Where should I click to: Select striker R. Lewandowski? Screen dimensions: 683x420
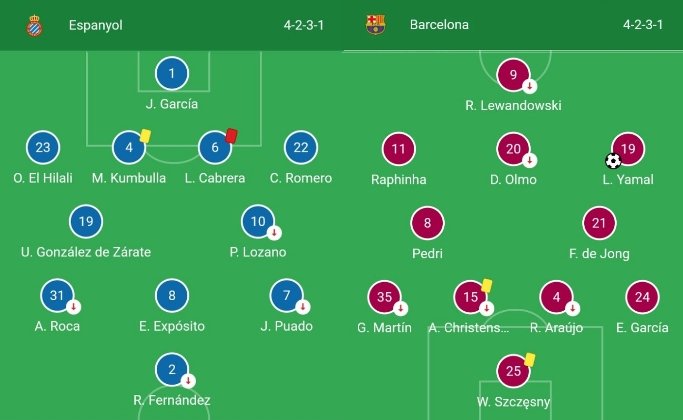(513, 75)
